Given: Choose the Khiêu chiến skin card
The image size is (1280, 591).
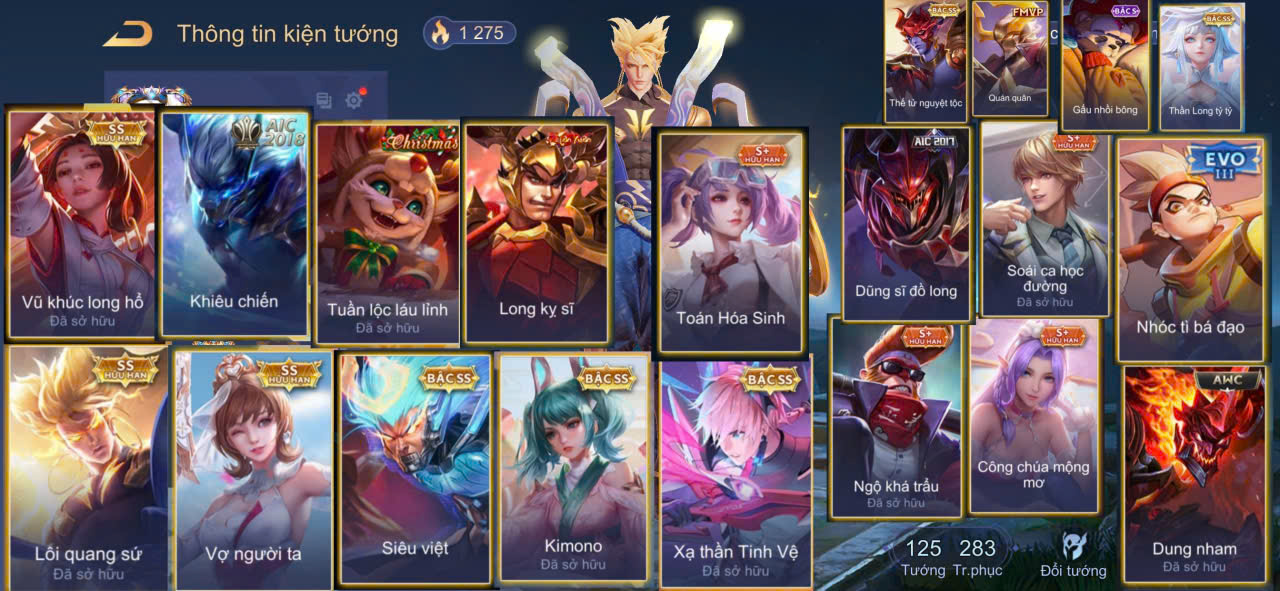Looking at the screenshot, I should 234,224.
